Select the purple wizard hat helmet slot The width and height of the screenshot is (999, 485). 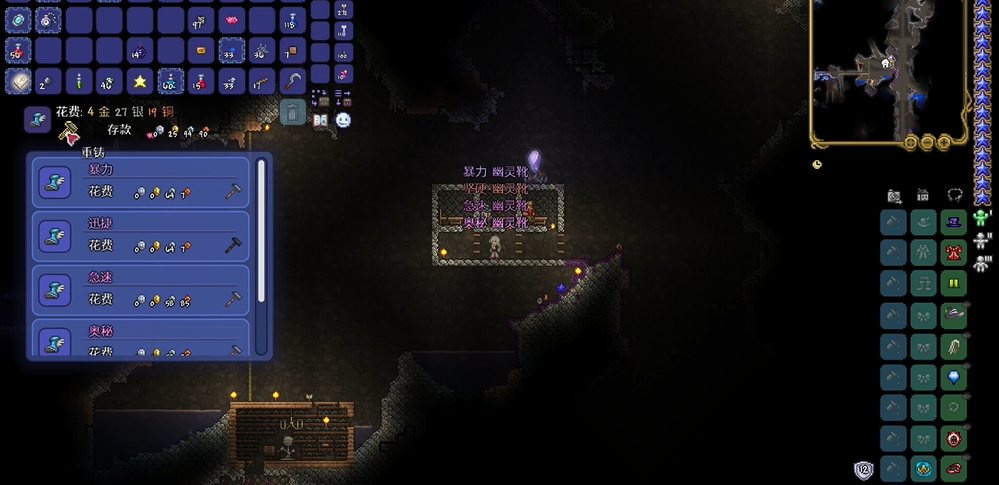[x=955, y=221]
